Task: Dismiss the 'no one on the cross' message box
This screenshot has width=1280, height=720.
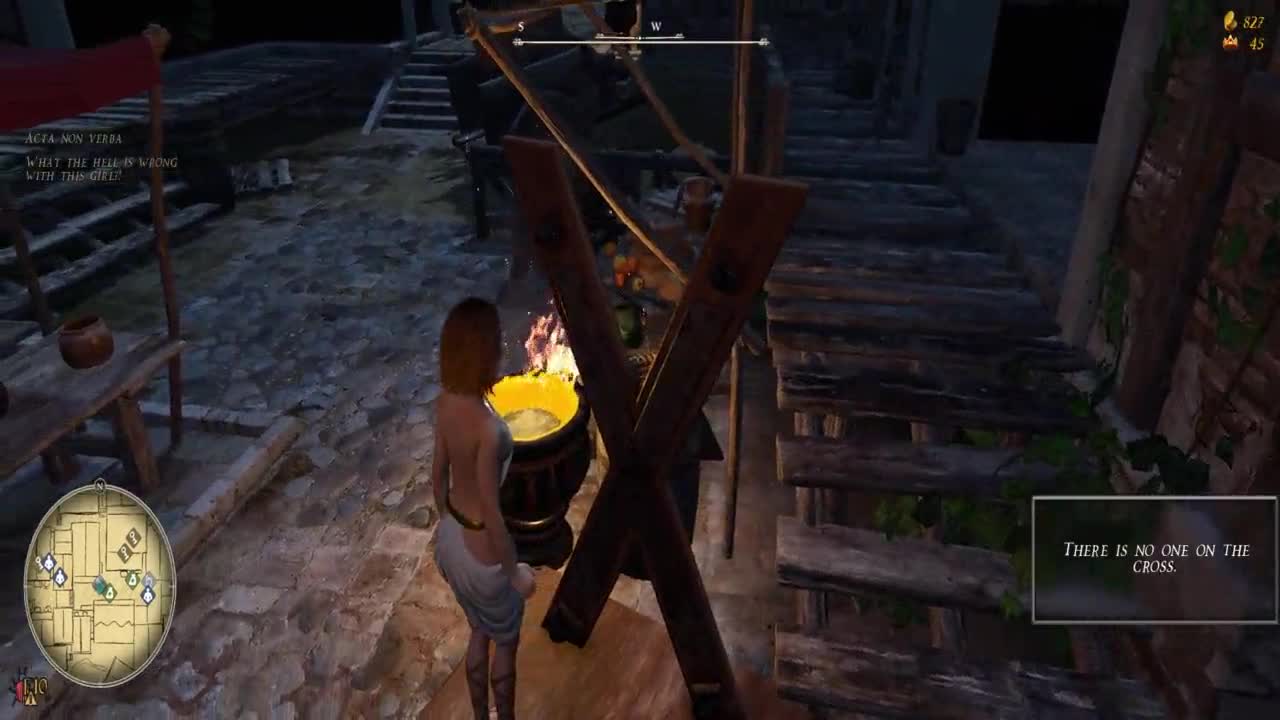Action: tap(1154, 559)
